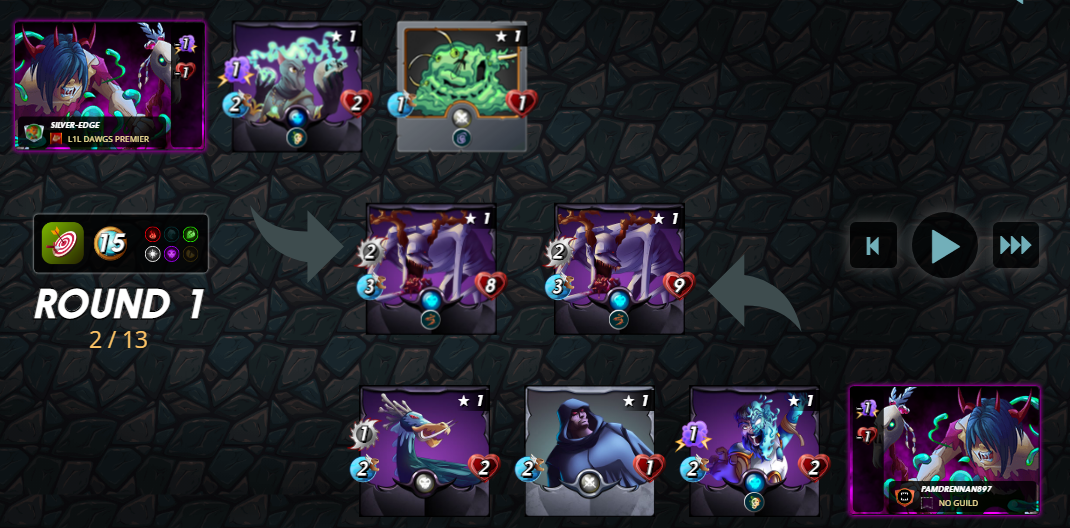
Task: View the allowed splinter elements icons
Action: pyautogui.click(x=171, y=243)
